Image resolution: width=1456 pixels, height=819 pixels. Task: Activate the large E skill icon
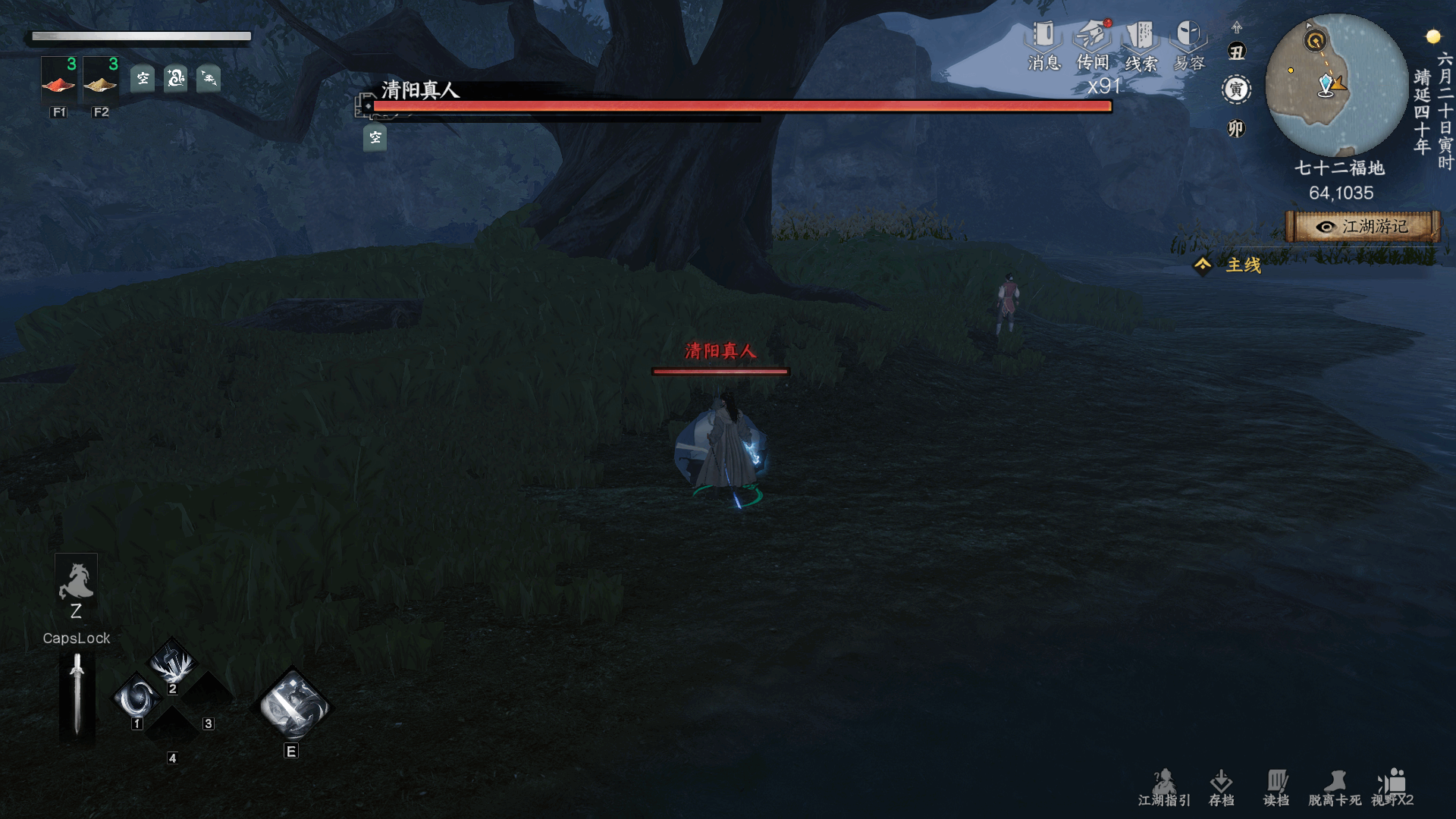click(x=292, y=707)
